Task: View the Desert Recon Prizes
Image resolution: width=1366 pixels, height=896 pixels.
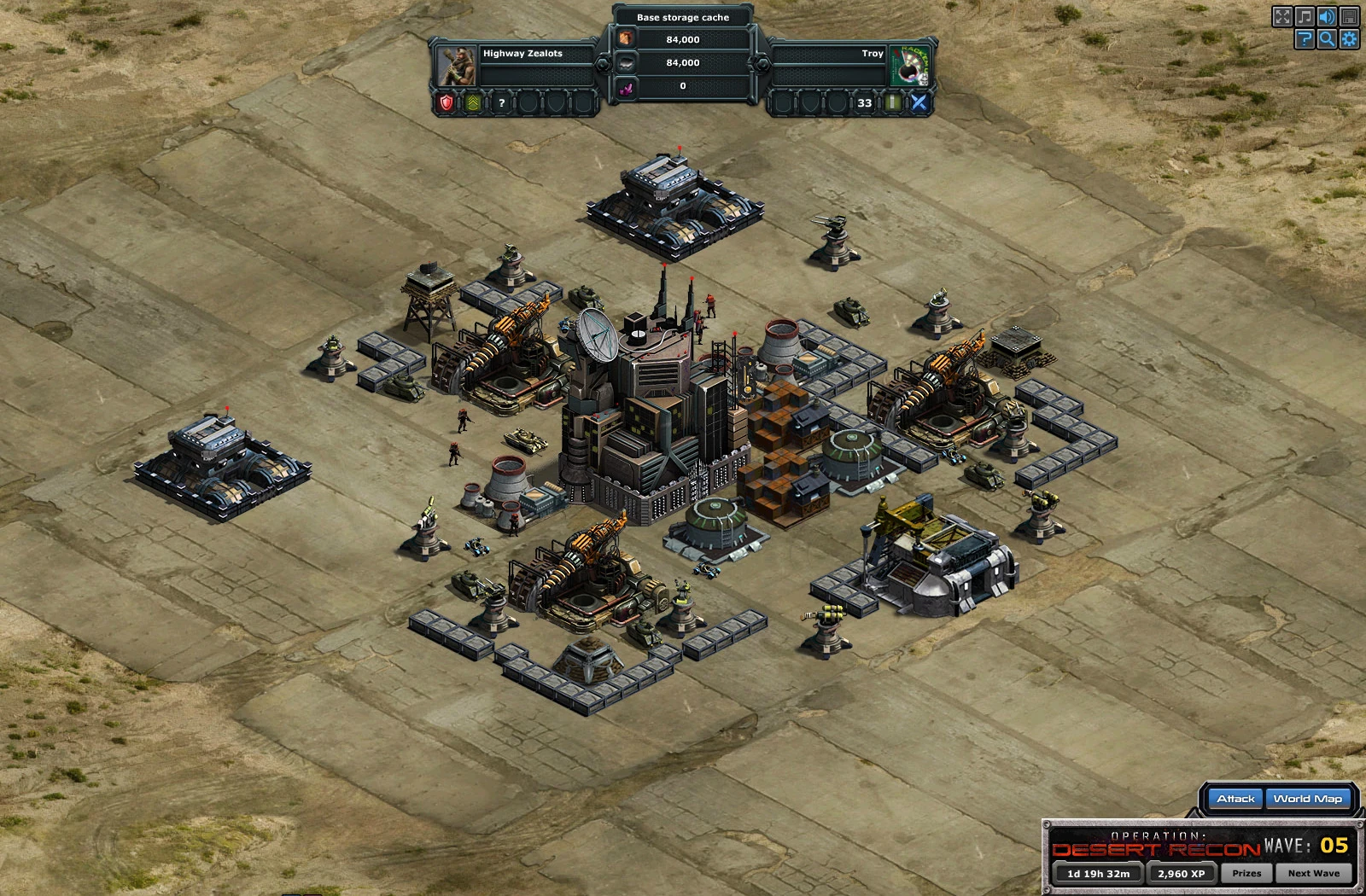Action: (x=1246, y=873)
